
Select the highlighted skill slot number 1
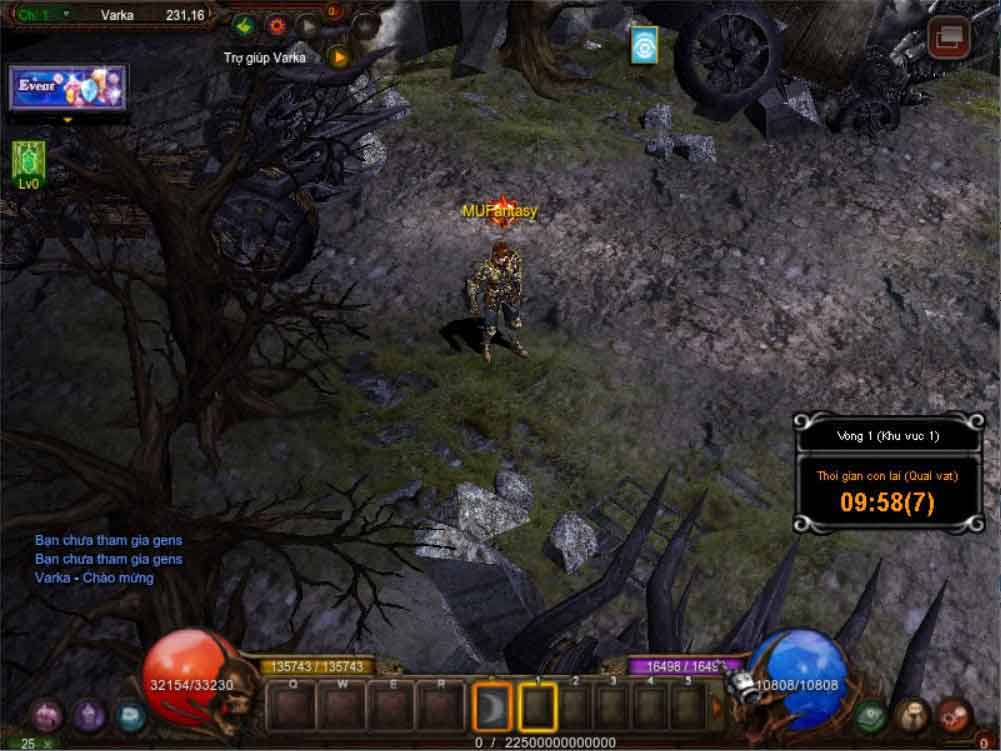pos(538,707)
